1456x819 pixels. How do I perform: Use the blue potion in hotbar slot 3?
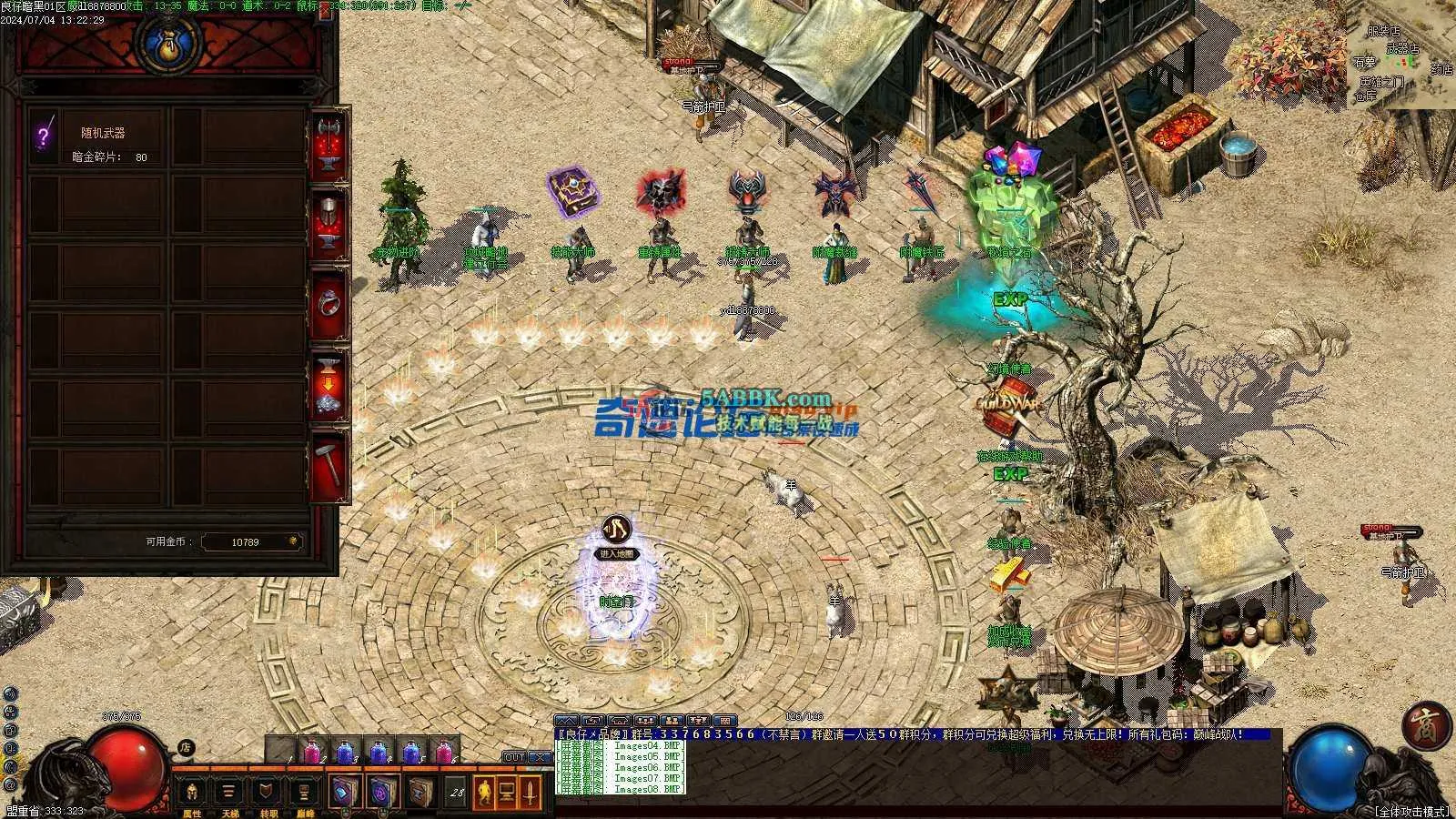coord(346,753)
